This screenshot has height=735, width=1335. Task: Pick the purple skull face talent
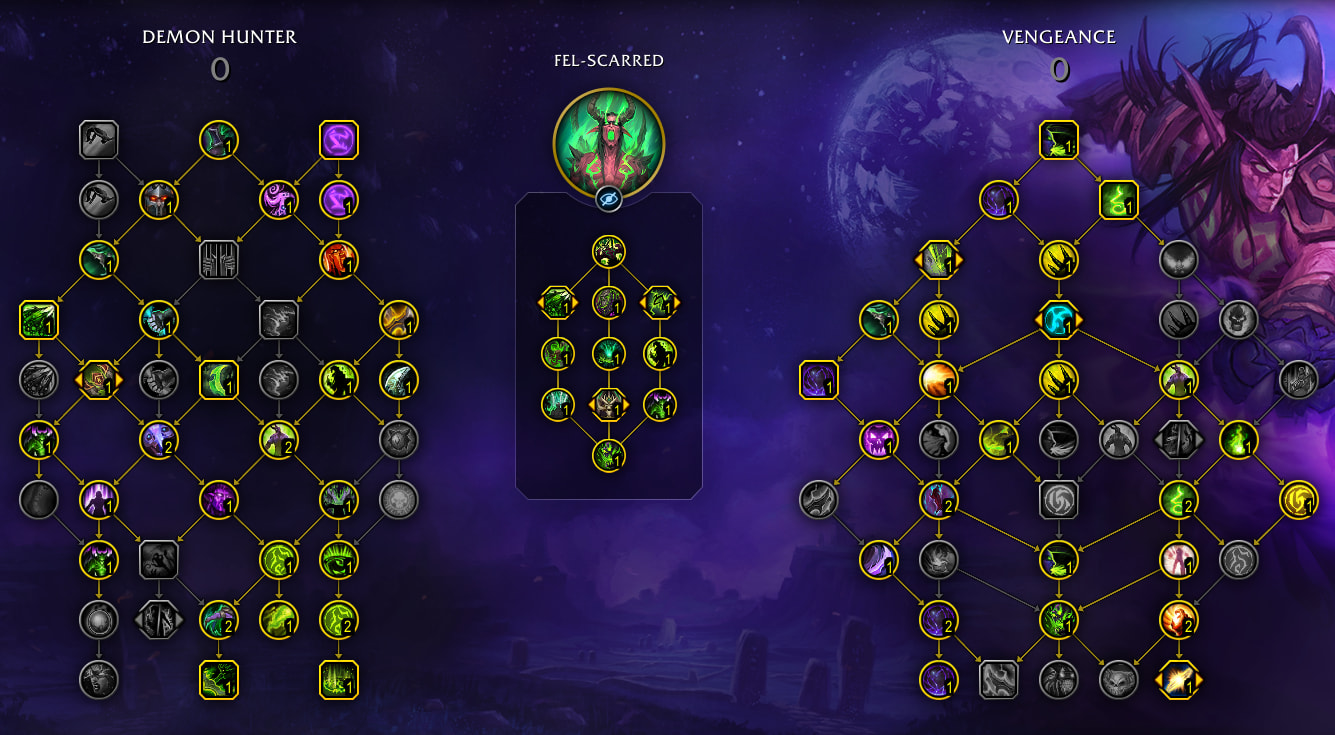click(879, 440)
